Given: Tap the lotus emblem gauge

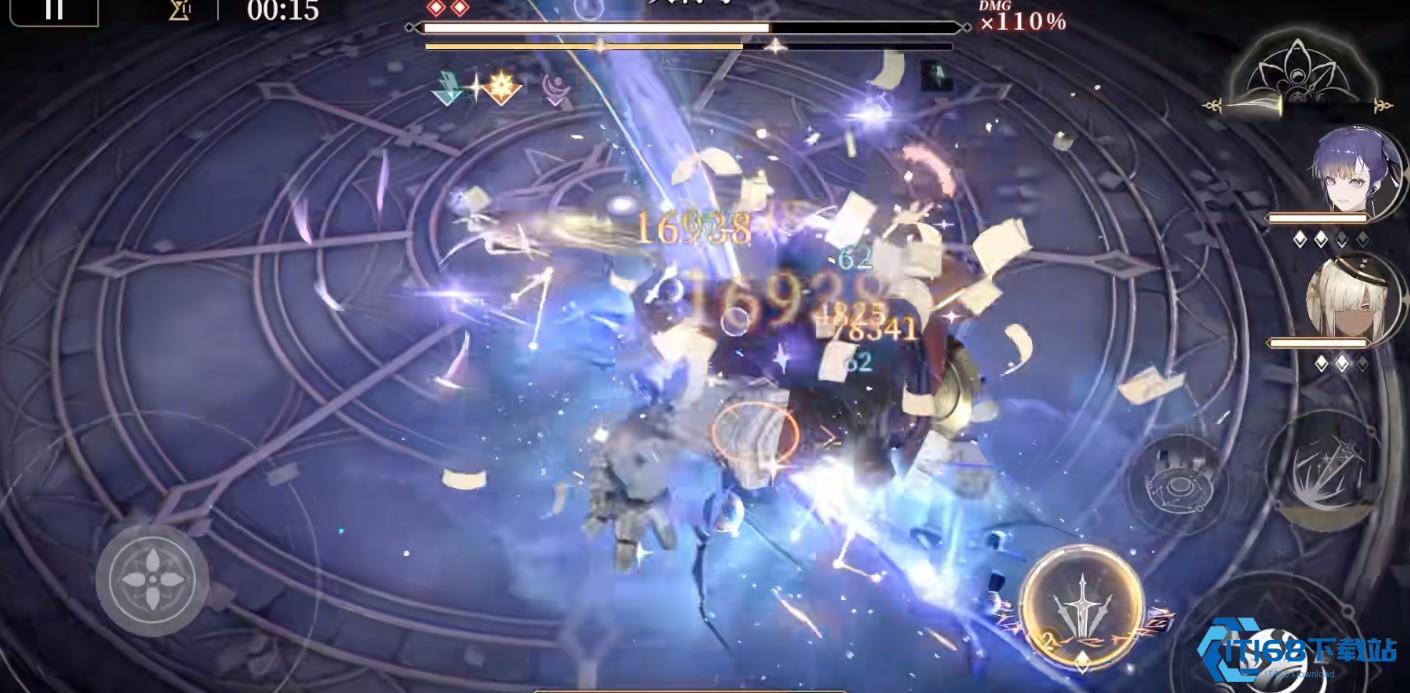Looking at the screenshot, I should click(1296, 75).
